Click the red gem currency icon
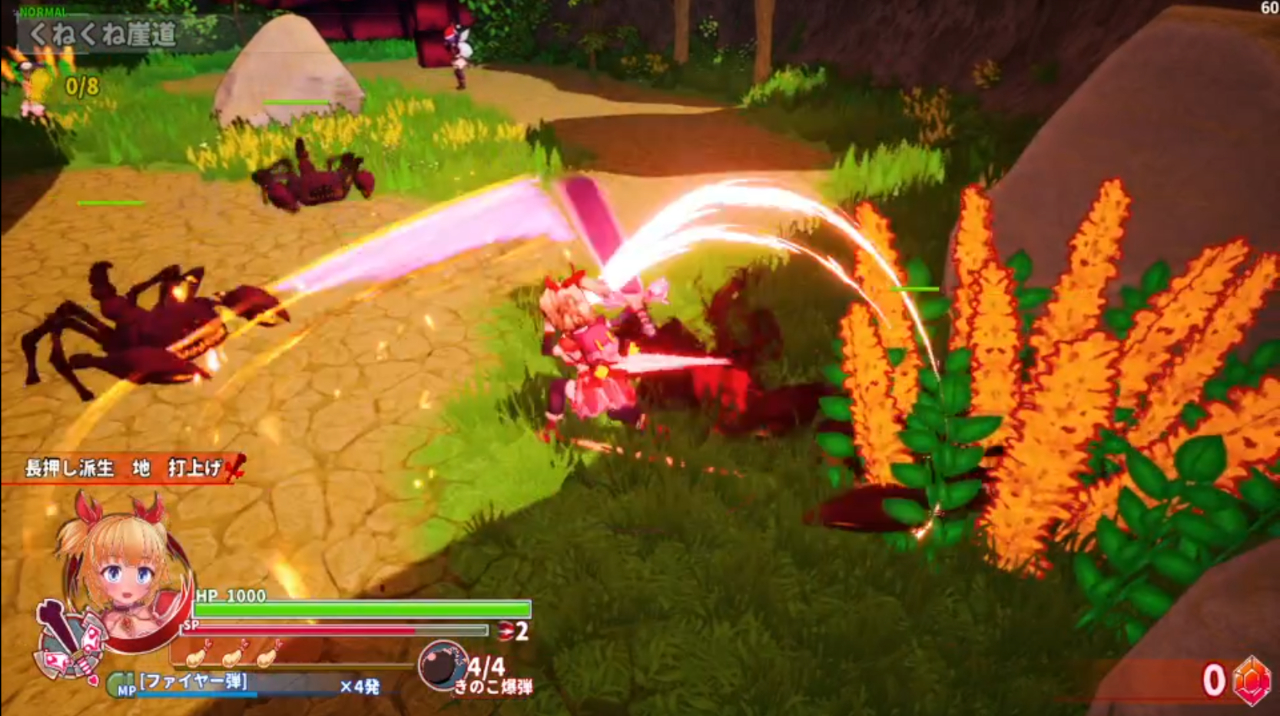Screen dimensions: 1280x716 pos(1250,680)
